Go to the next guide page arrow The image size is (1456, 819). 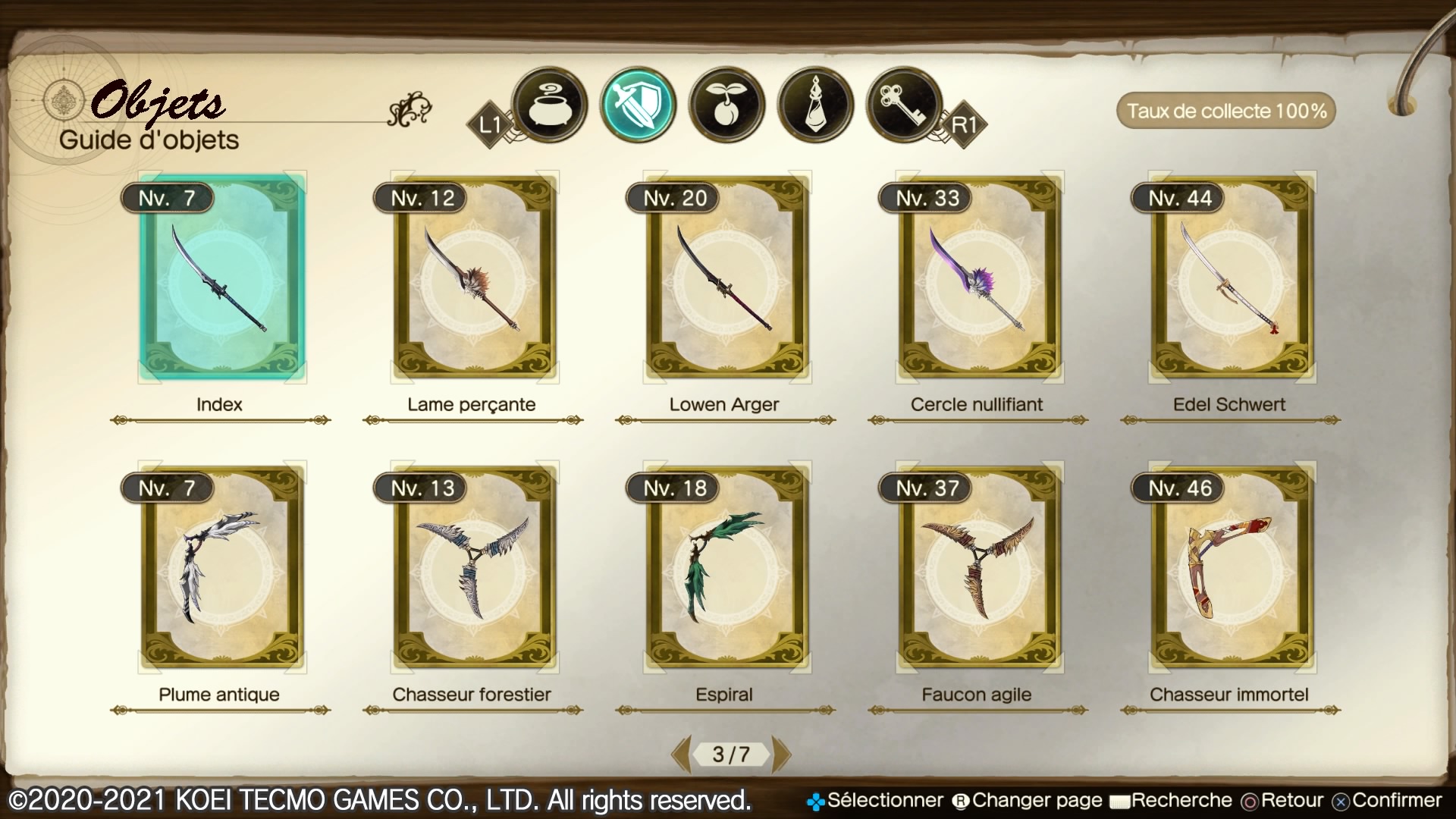[781, 754]
